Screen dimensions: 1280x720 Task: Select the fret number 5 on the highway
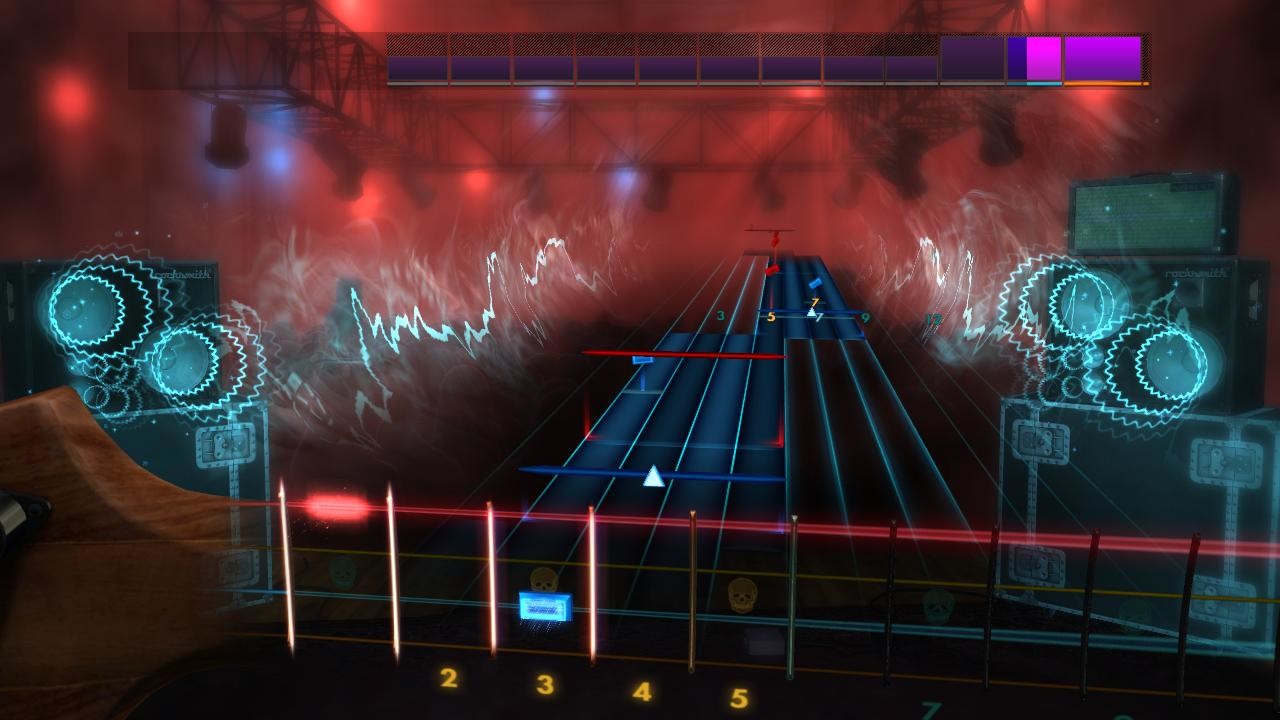pyautogui.click(x=772, y=317)
